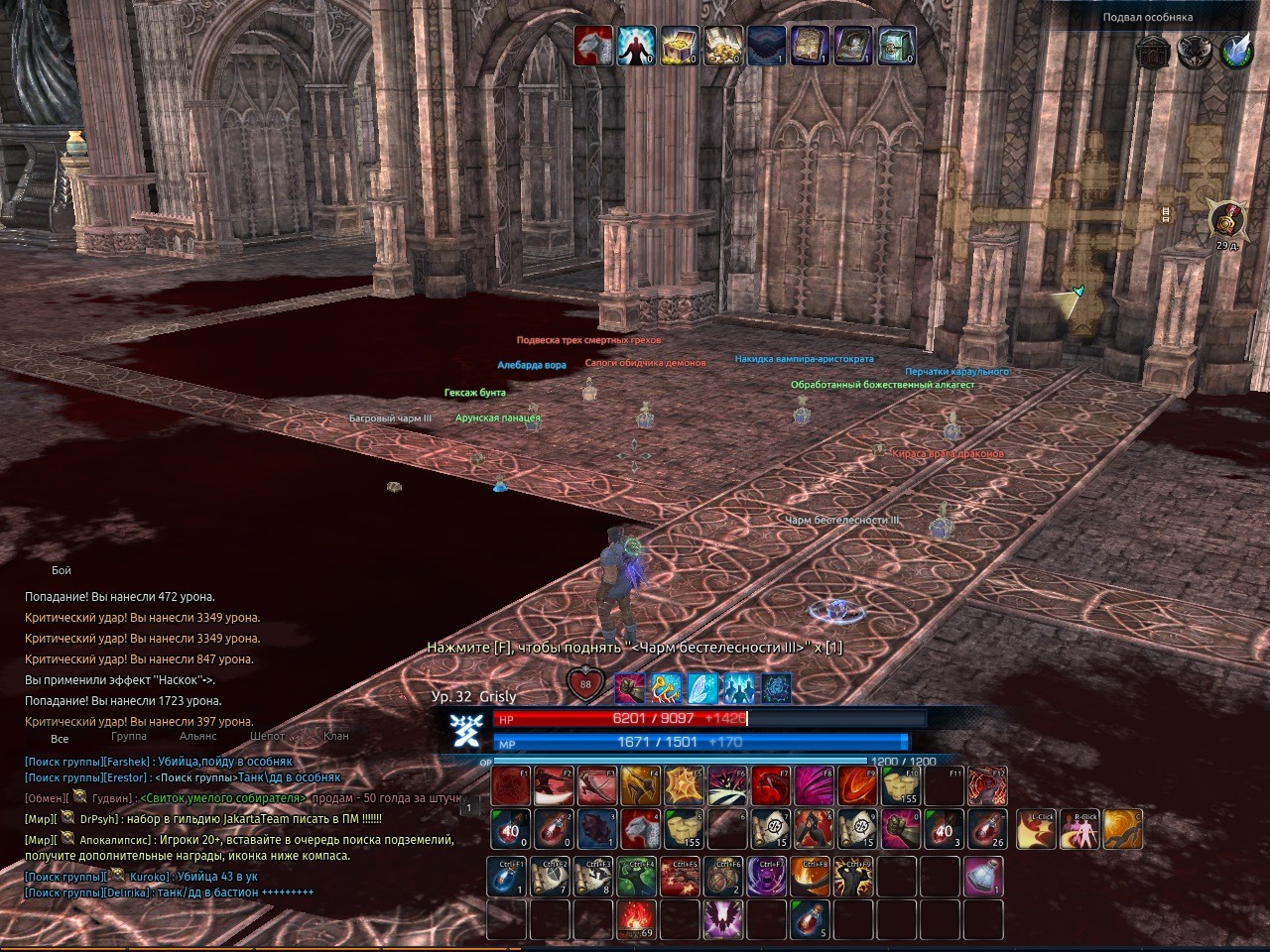Open the building icon under Подвал особняка
The width and height of the screenshot is (1270, 952).
point(1153,53)
